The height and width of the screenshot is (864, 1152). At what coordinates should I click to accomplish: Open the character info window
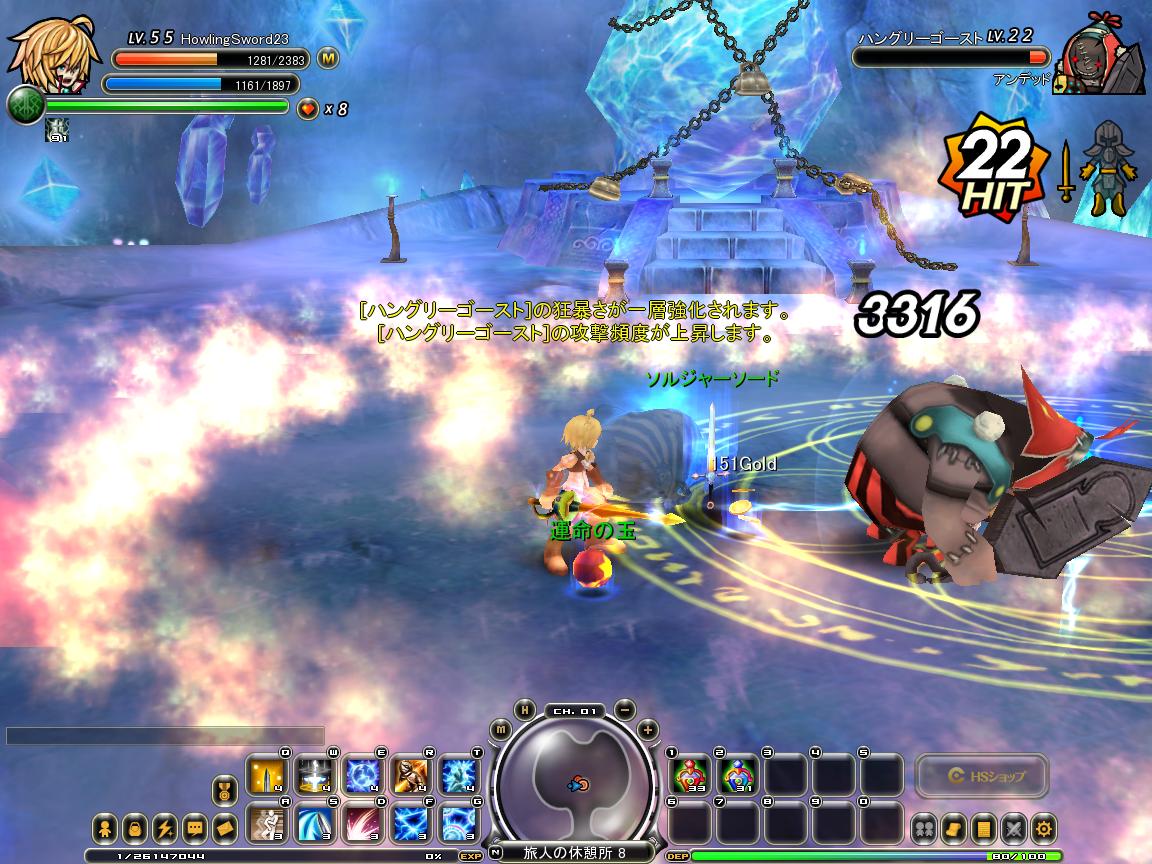point(105,829)
